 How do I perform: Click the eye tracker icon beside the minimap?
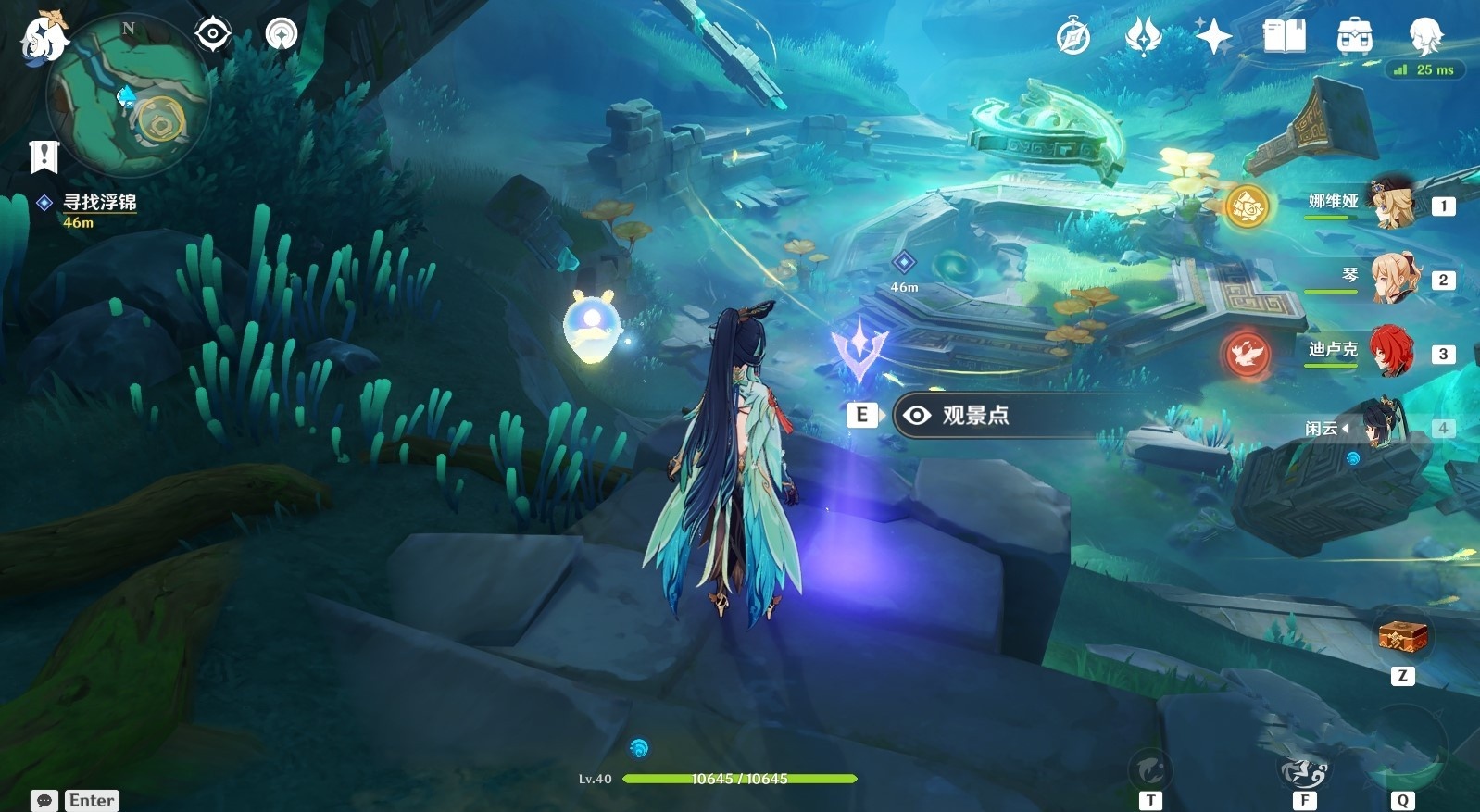214,32
